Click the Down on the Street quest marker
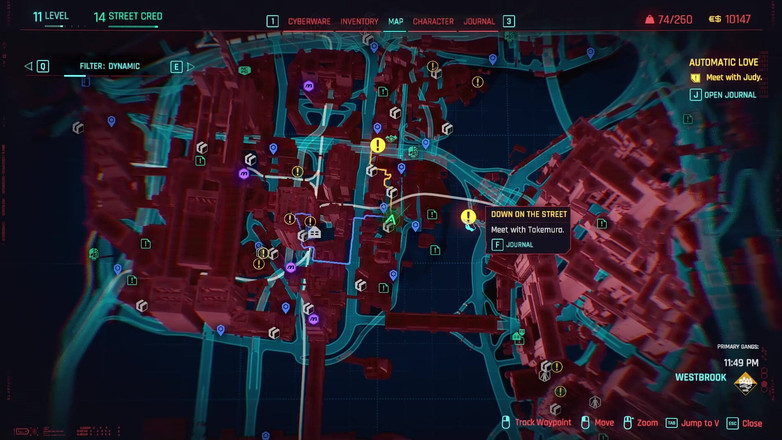 (468, 217)
